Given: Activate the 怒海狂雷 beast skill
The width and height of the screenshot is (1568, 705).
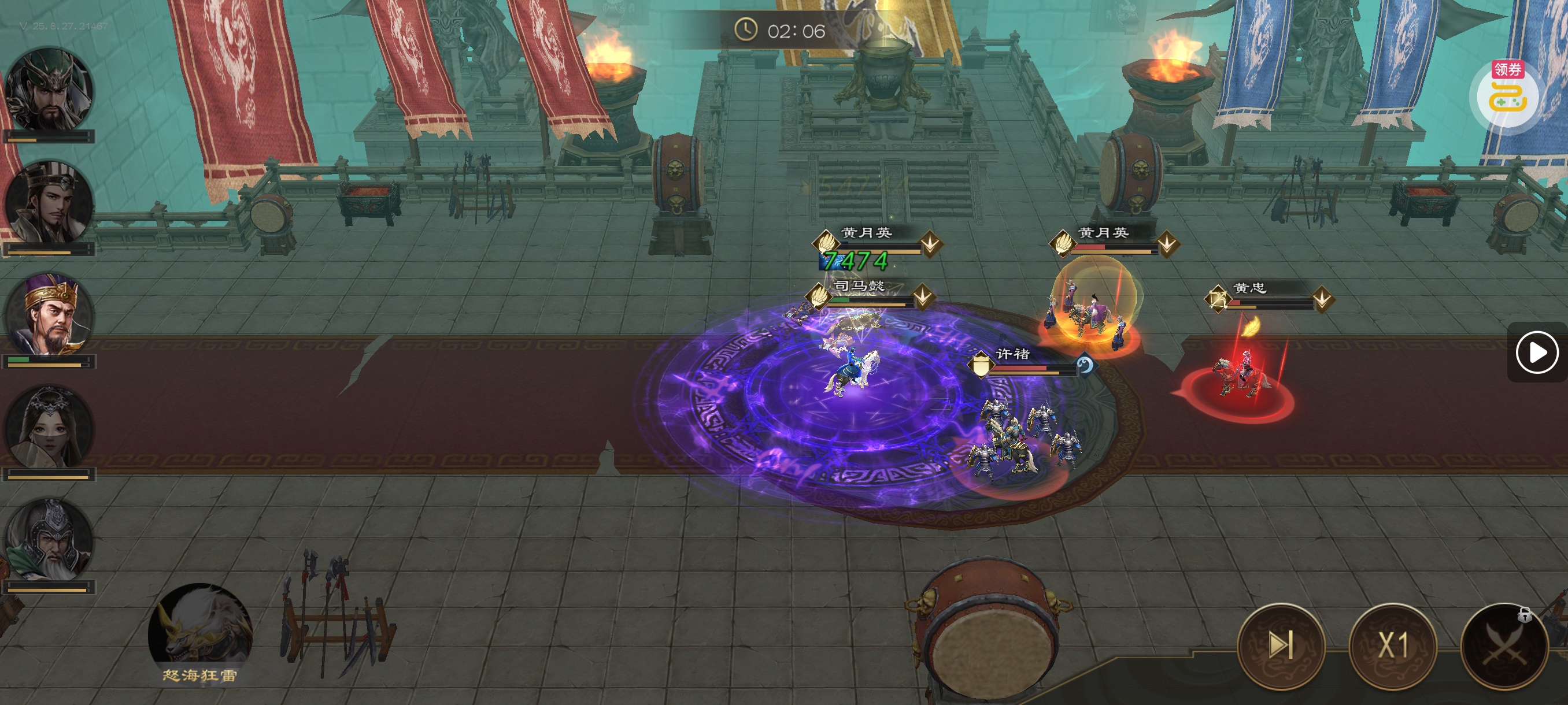Looking at the screenshot, I should tap(199, 629).
